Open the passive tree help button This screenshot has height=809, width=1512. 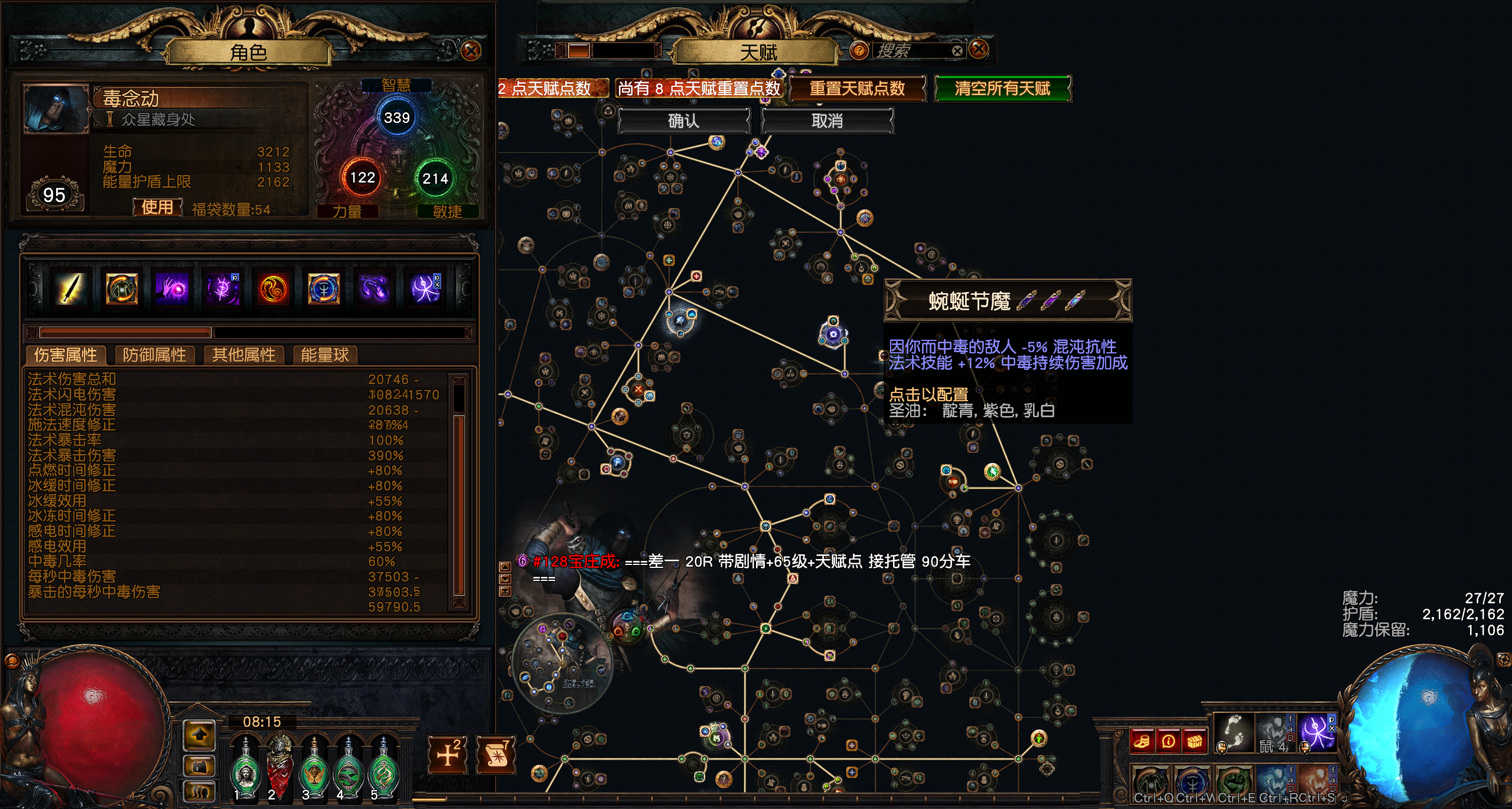tap(858, 51)
